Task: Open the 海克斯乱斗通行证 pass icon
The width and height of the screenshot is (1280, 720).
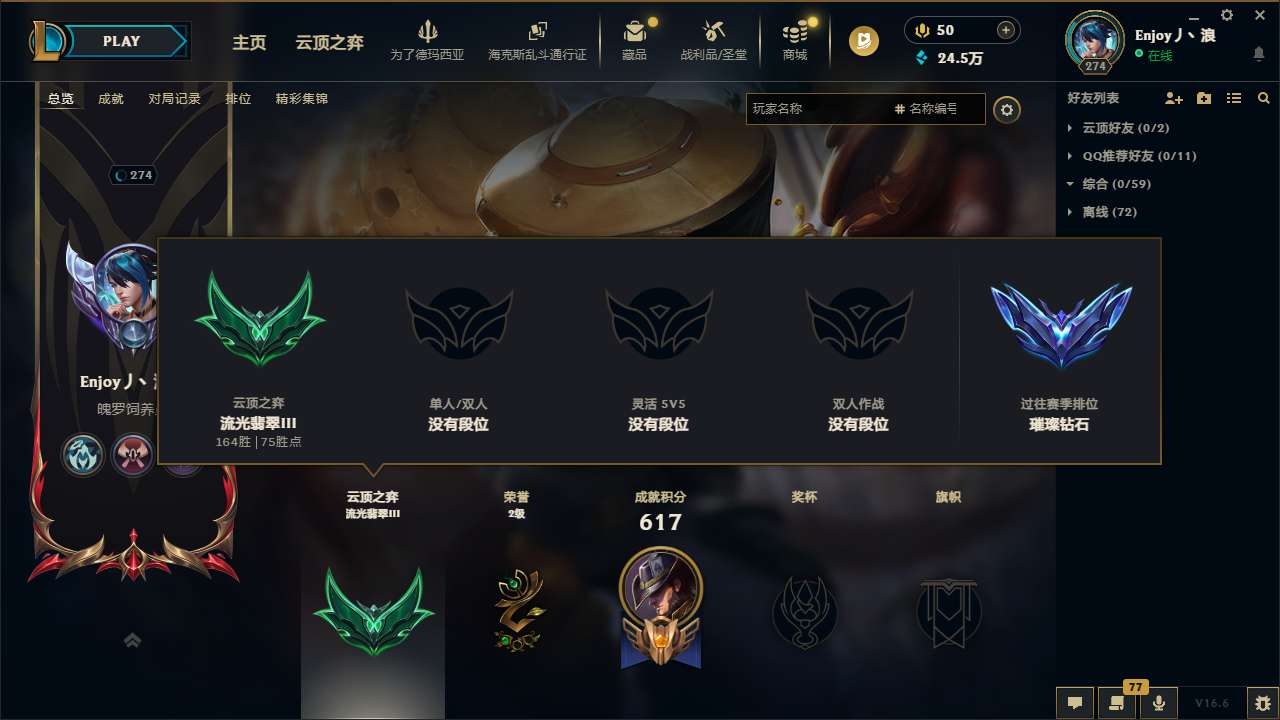Action: click(x=539, y=40)
